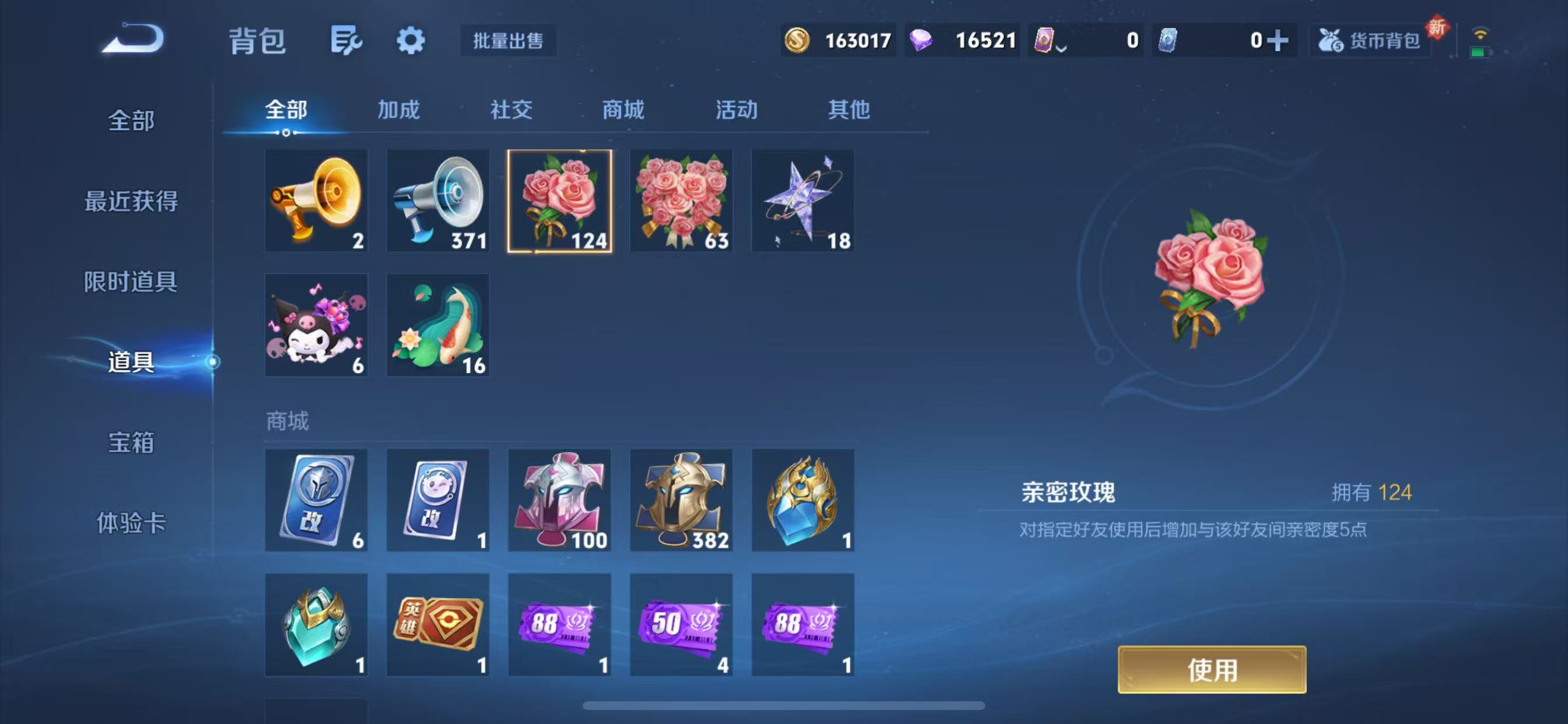This screenshot has height=724, width=1568.
Task: Open the settings gear
Action: point(411,40)
